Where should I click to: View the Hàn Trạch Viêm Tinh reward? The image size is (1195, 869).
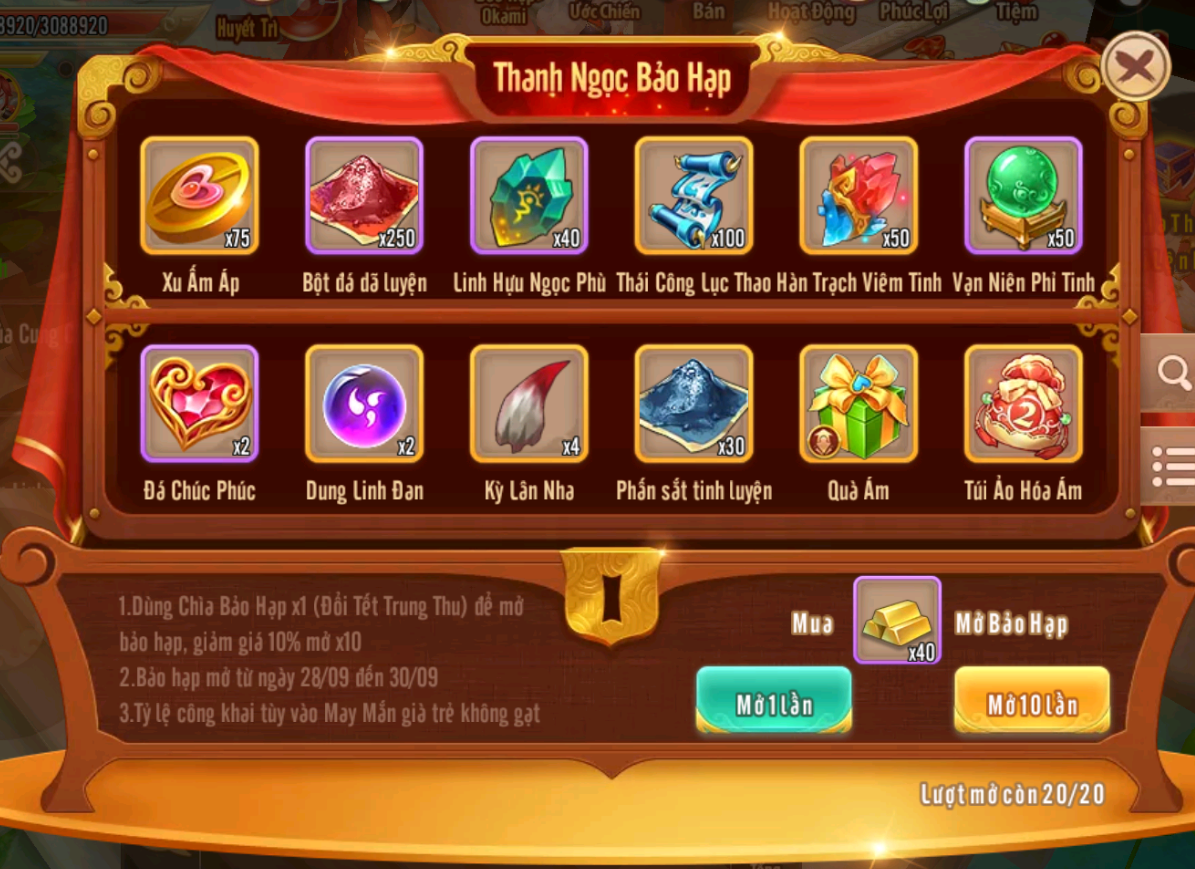pyautogui.click(x=859, y=196)
